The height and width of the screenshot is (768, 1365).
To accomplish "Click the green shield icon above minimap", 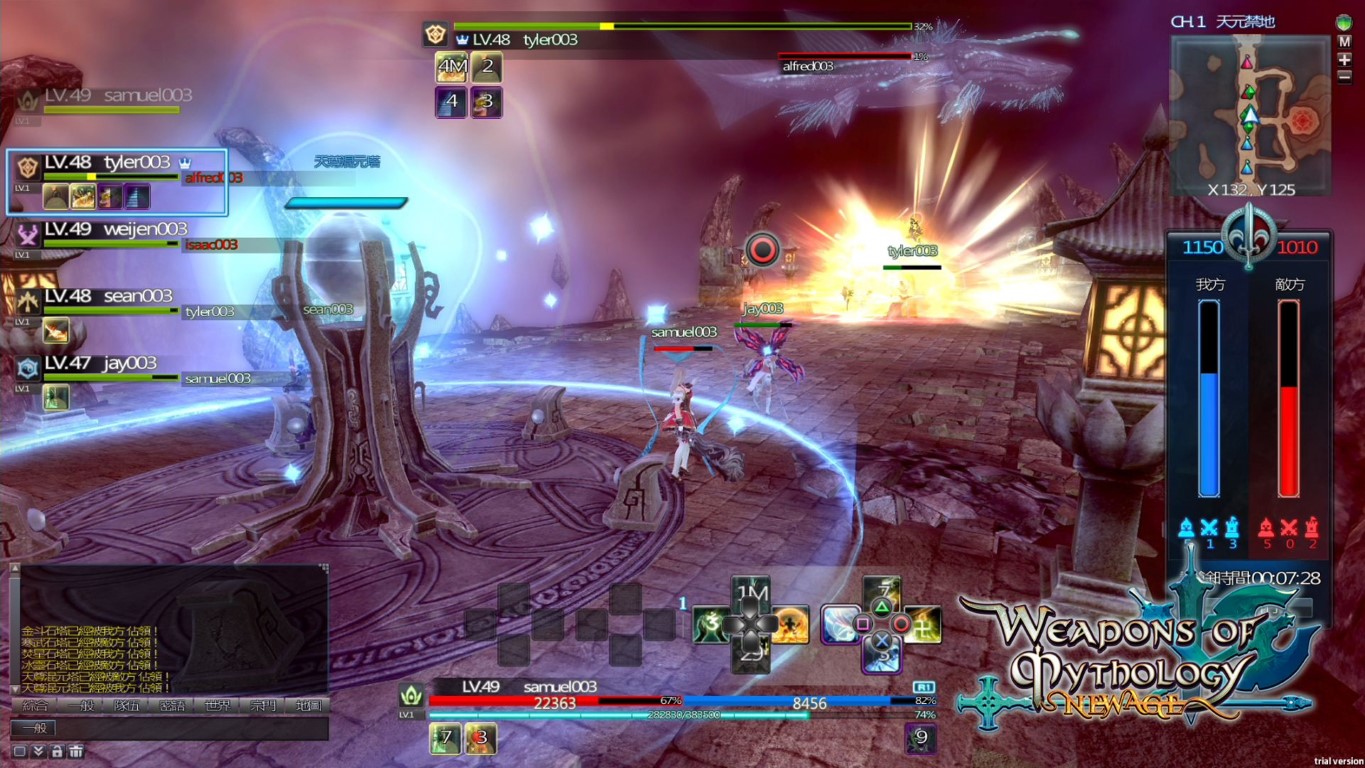I will click(x=1343, y=22).
